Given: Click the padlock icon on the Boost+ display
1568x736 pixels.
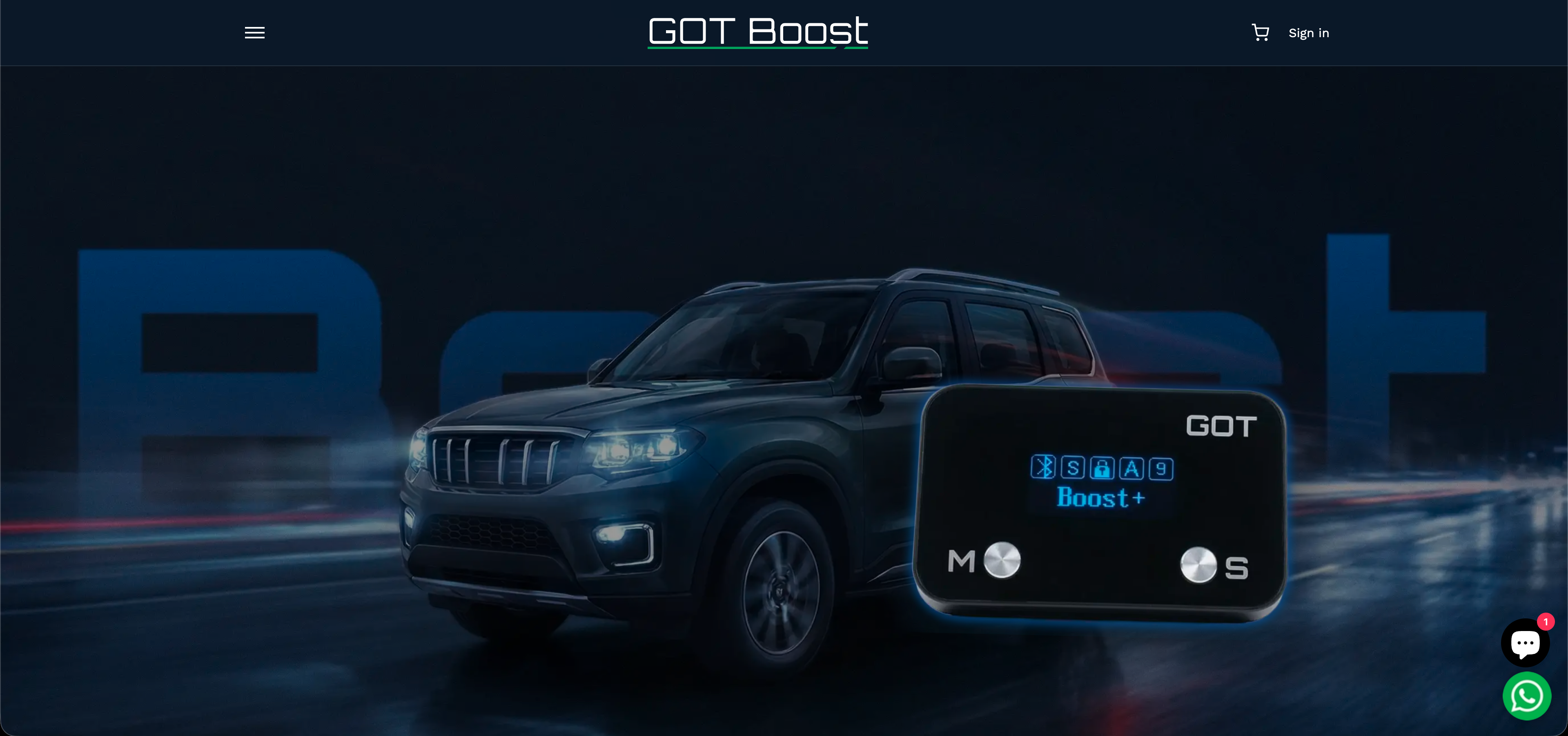Looking at the screenshot, I should tap(1103, 469).
